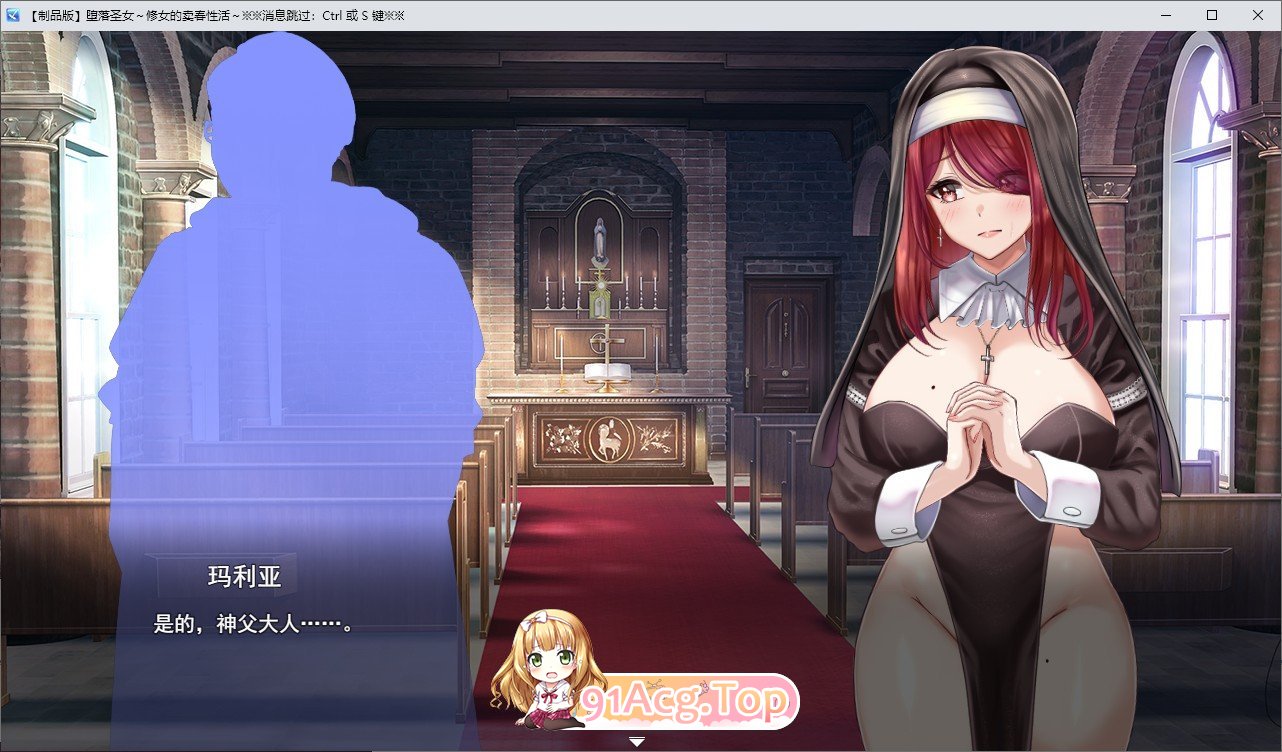
Task: Click the minimize icon on the title bar
Action: pyautogui.click(x=1165, y=14)
